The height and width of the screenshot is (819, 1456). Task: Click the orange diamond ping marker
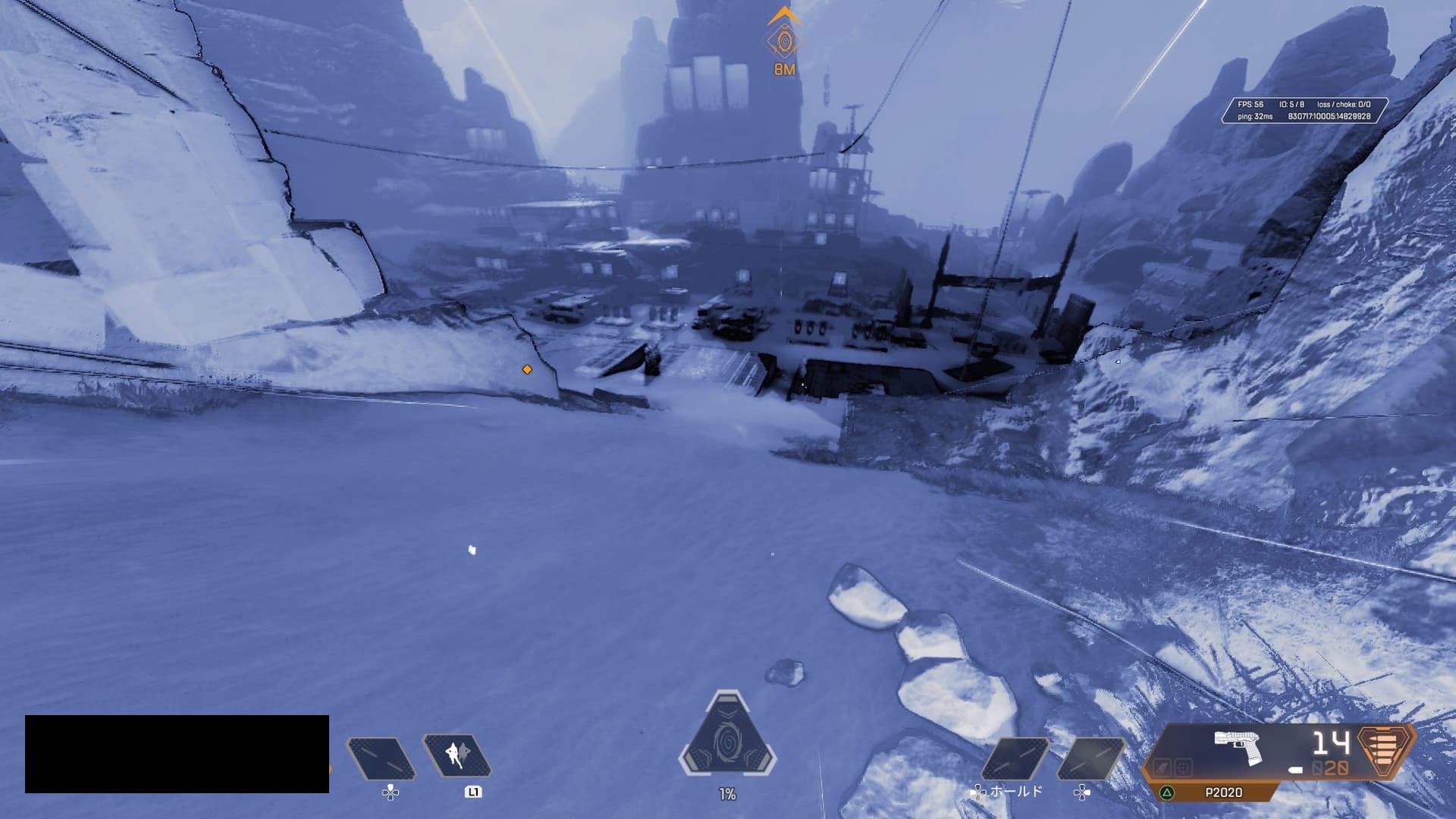(527, 369)
